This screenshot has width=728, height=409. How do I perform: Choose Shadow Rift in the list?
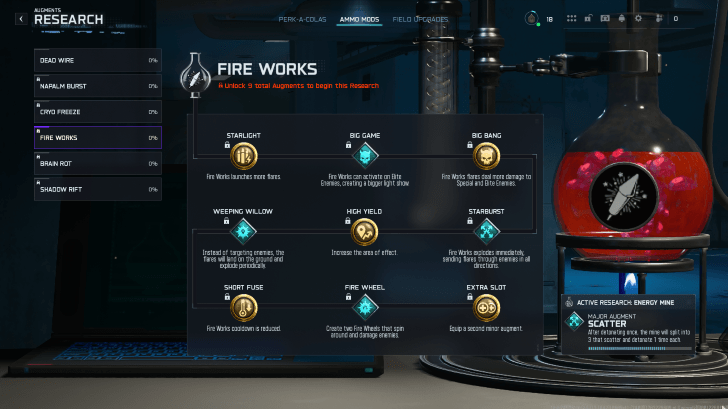pyautogui.click(x=97, y=189)
